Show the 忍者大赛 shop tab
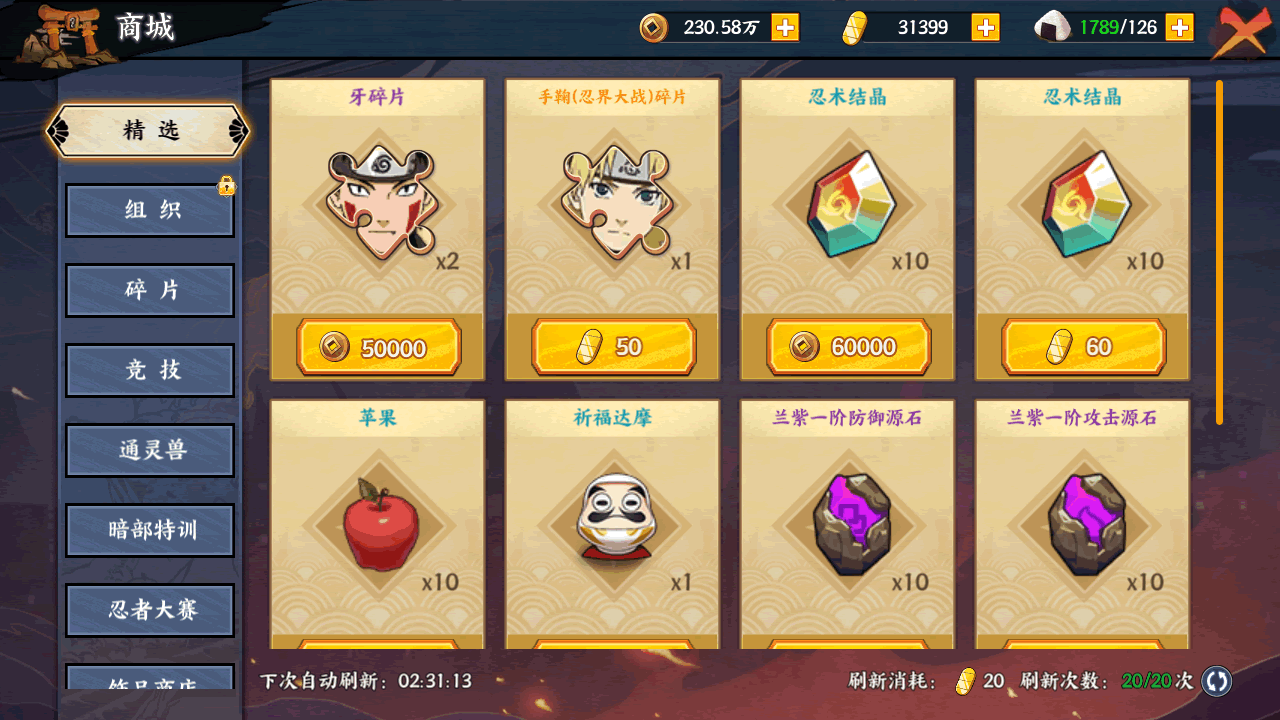 150,610
